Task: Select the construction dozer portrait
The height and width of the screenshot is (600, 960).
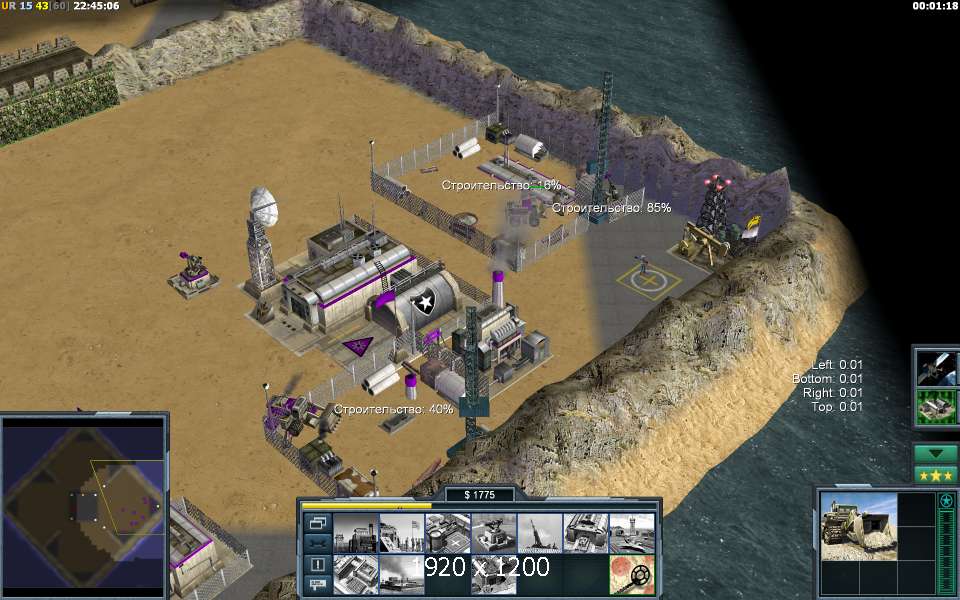Action: (x=858, y=525)
